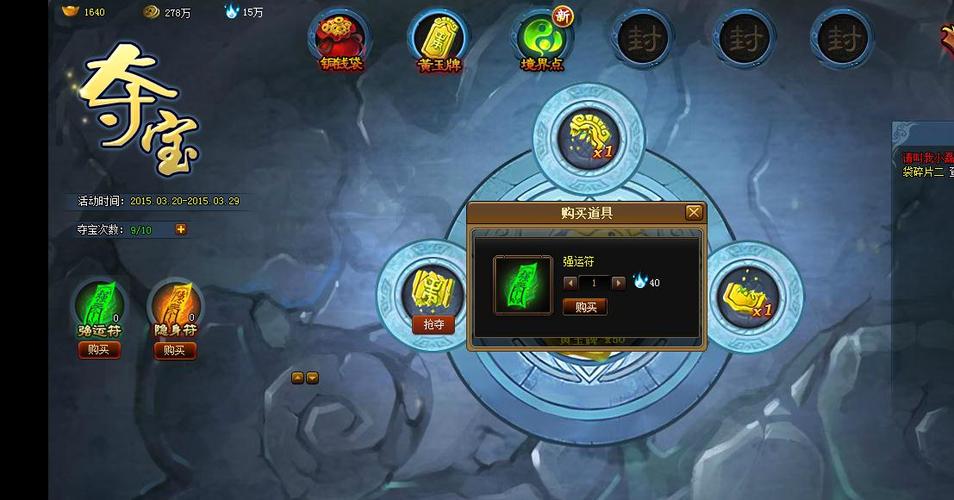Increase purchase quantity with the right arrow
The width and height of the screenshot is (954, 500).
tap(618, 283)
